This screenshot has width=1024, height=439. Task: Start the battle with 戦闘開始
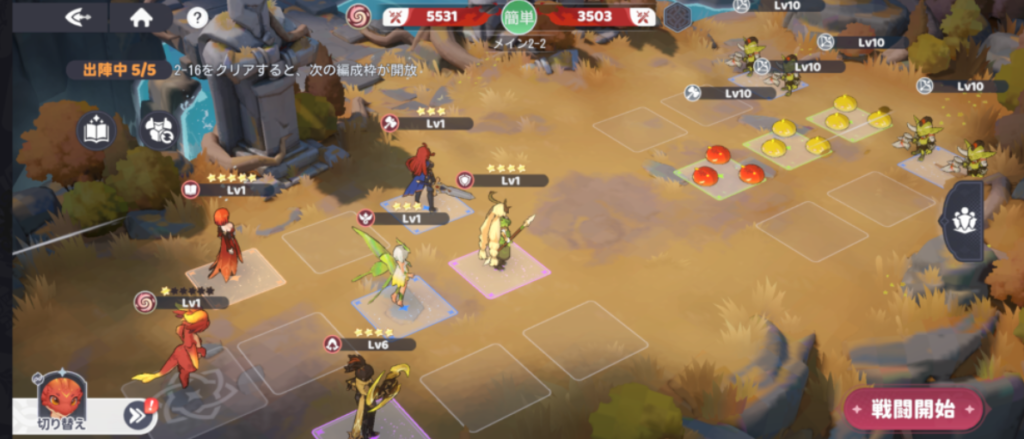point(914,408)
